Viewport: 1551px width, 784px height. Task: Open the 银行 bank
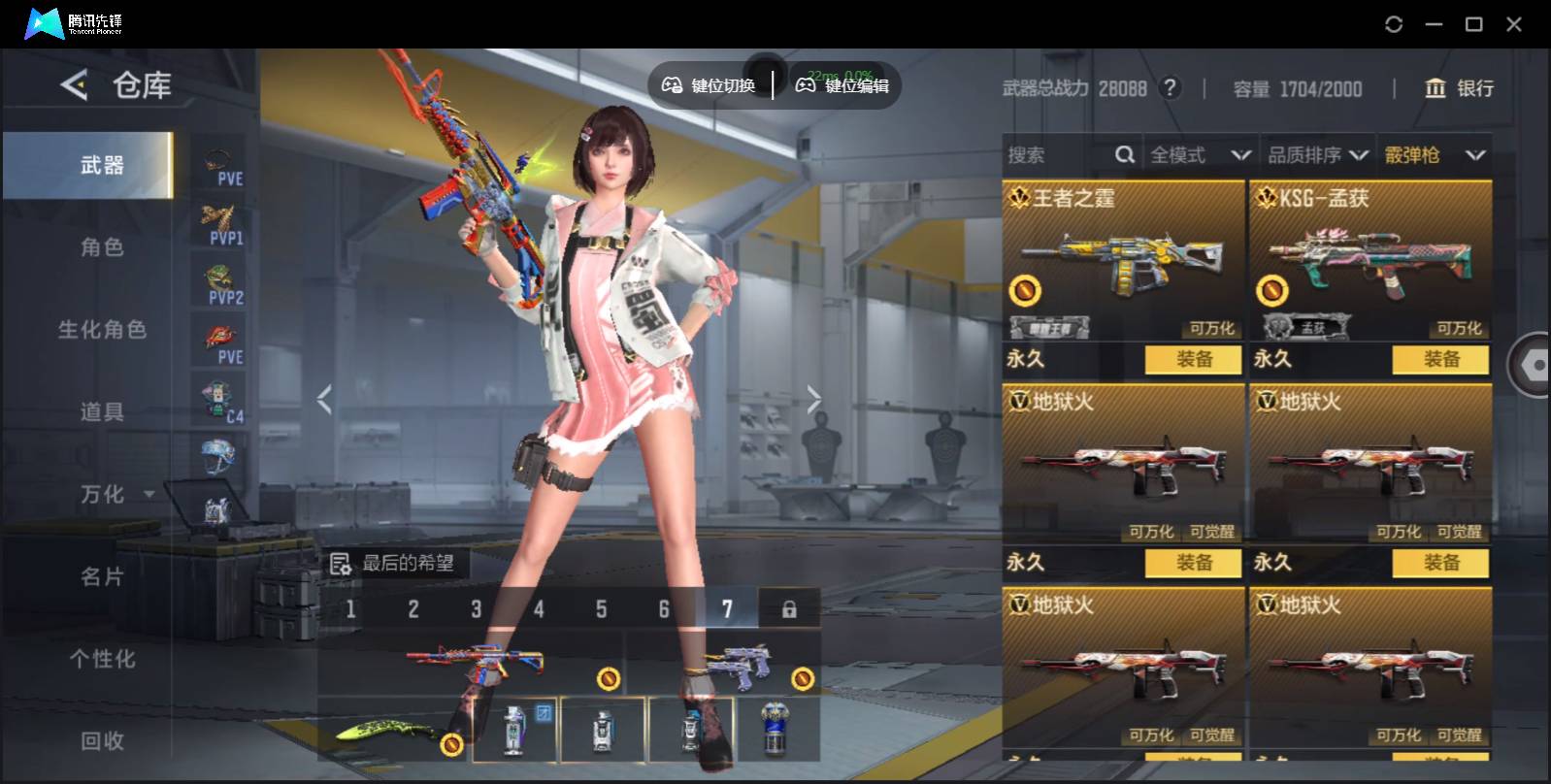point(1459,88)
